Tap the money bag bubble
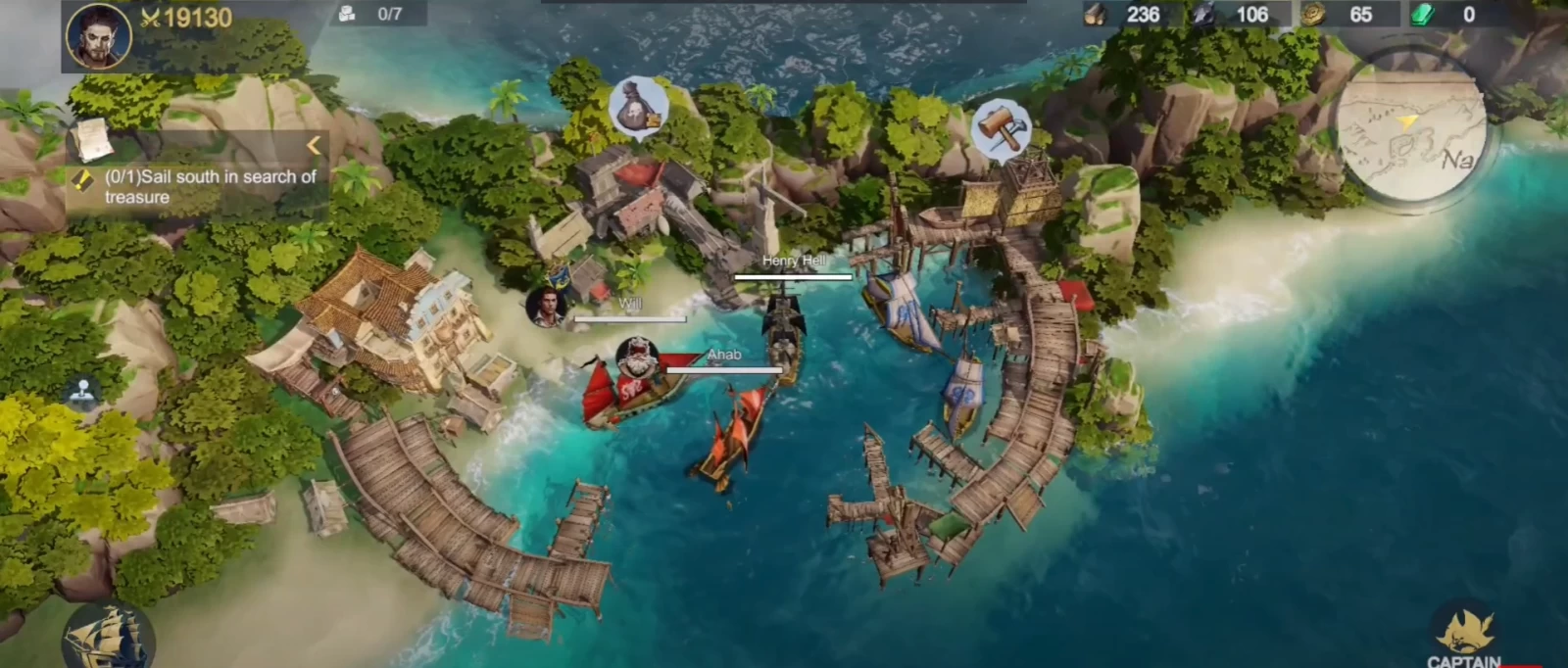Image resolution: width=1568 pixels, height=668 pixels. (x=638, y=107)
